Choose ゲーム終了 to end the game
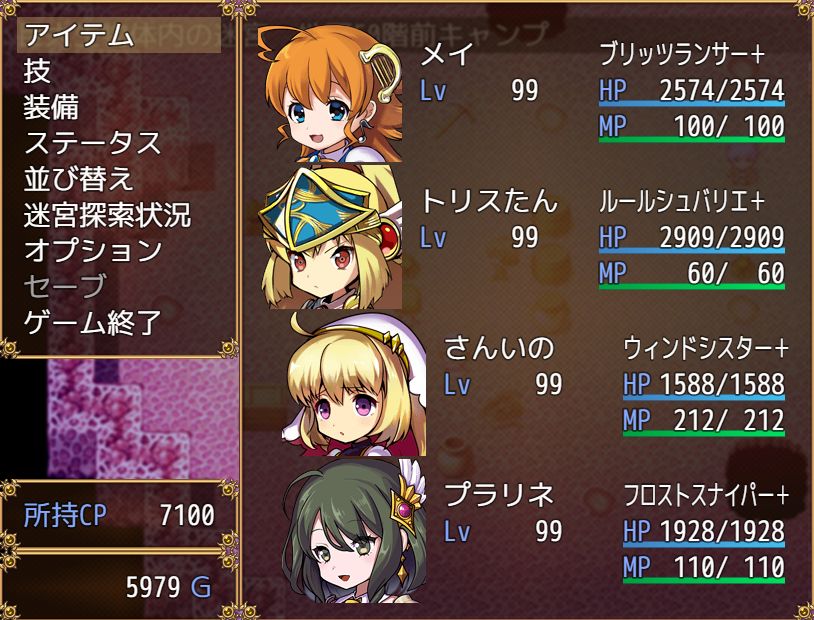 click(92, 323)
